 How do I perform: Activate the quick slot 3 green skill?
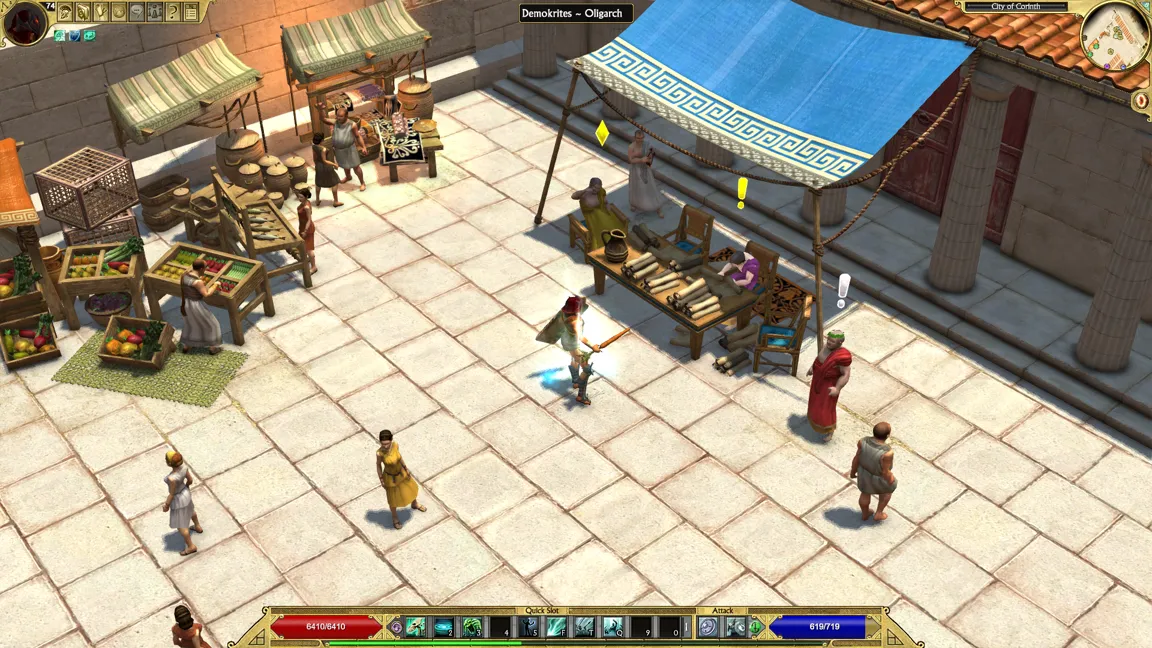click(x=472, y=628)
